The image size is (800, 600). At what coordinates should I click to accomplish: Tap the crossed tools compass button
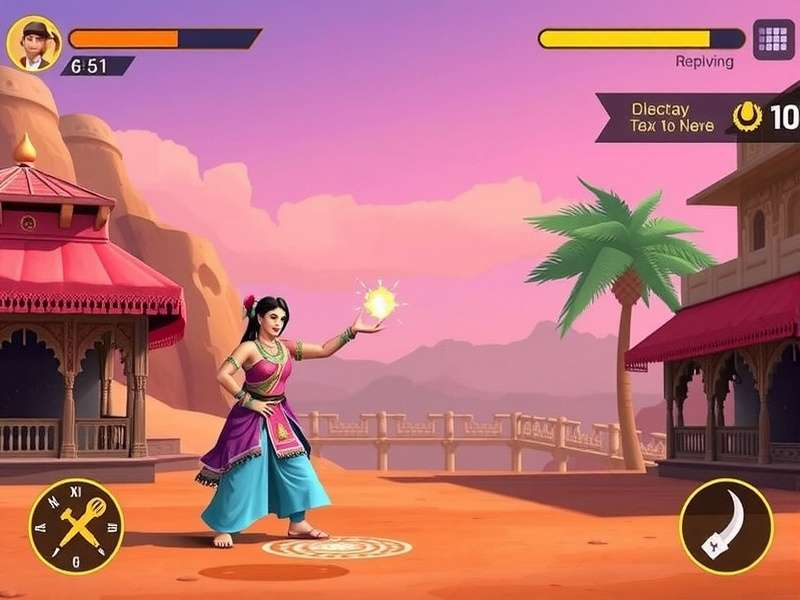pos(76,526)
